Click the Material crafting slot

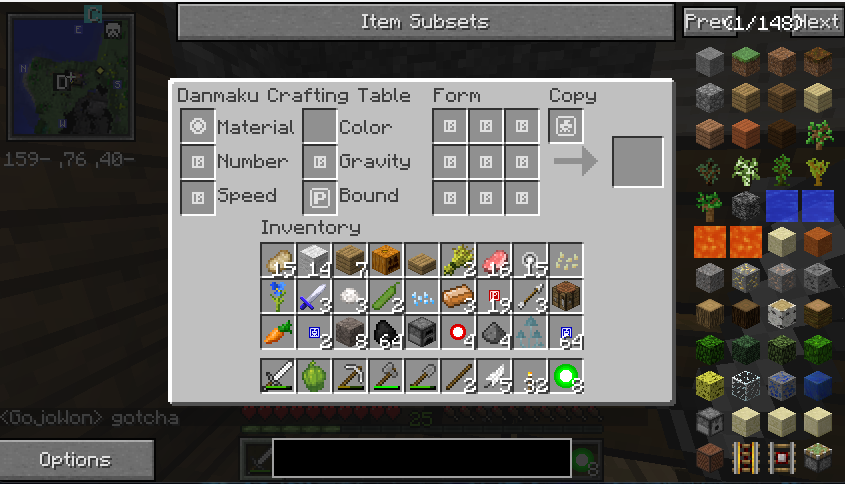[198, 127]
